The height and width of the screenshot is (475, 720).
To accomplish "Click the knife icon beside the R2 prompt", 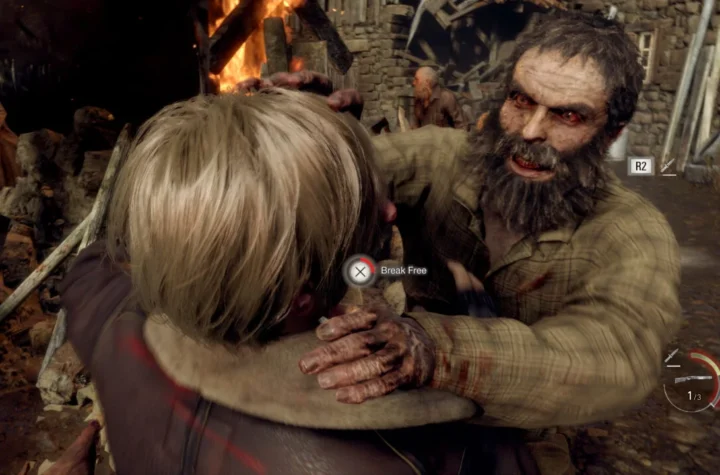I will coord(667,167).
